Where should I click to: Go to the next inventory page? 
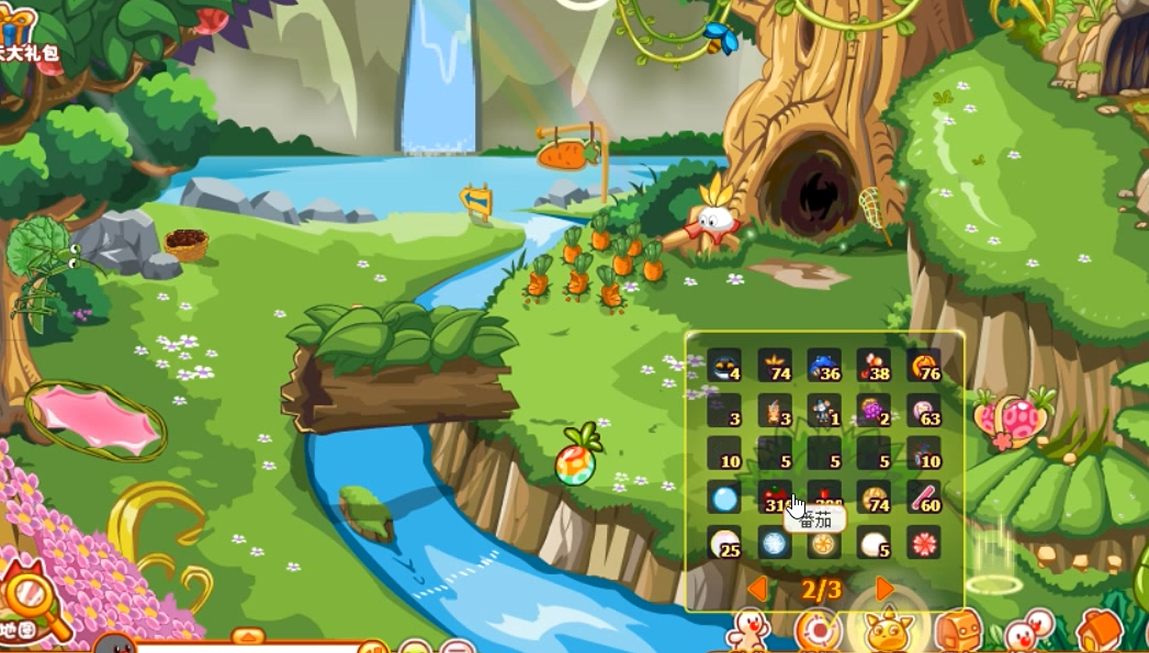point(884,589)
